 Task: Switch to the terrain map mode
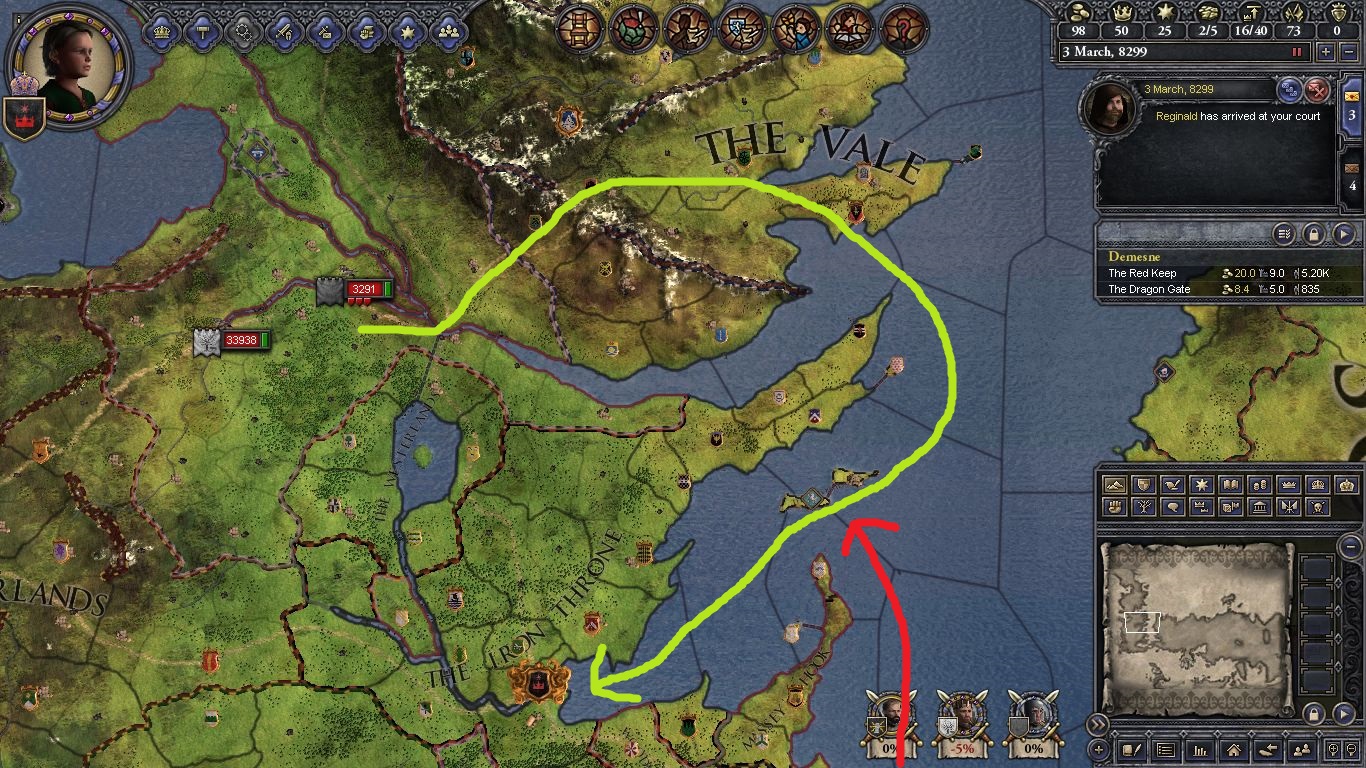(x=1113, y=485)
